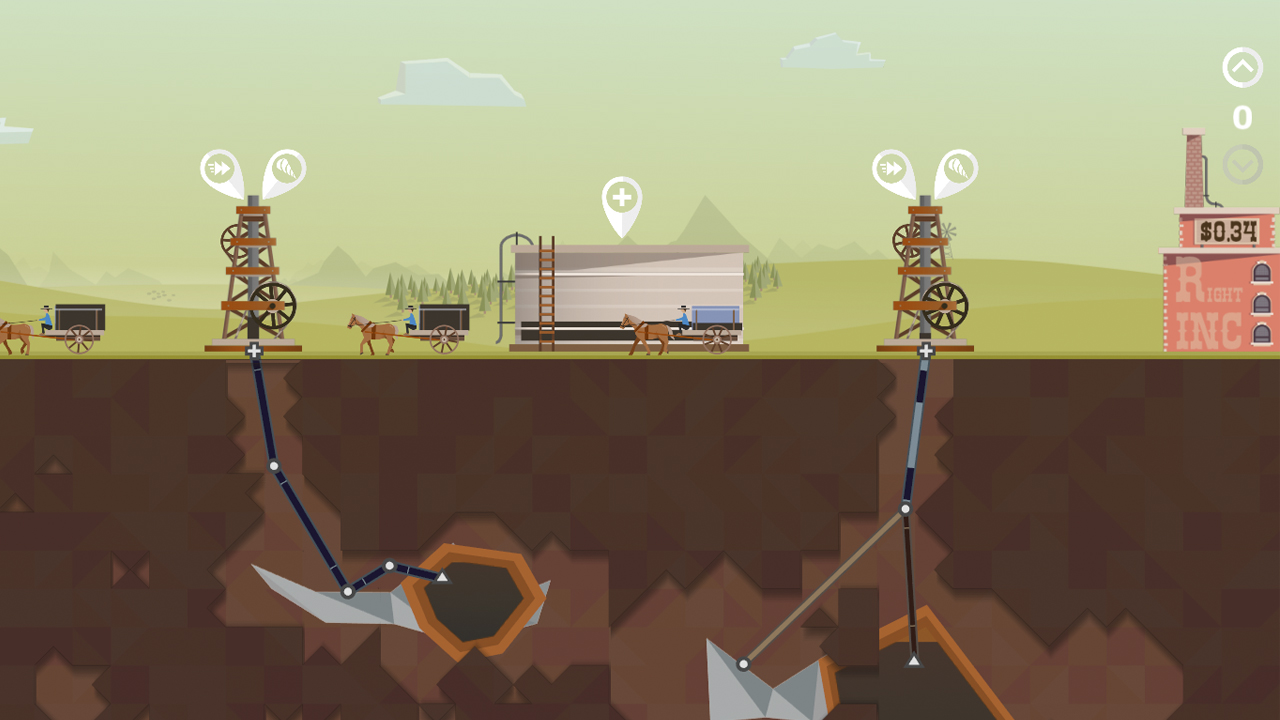Select speed upgrade pin on rig farthest from factory
1280x720 pixels.
pos(219,170)
